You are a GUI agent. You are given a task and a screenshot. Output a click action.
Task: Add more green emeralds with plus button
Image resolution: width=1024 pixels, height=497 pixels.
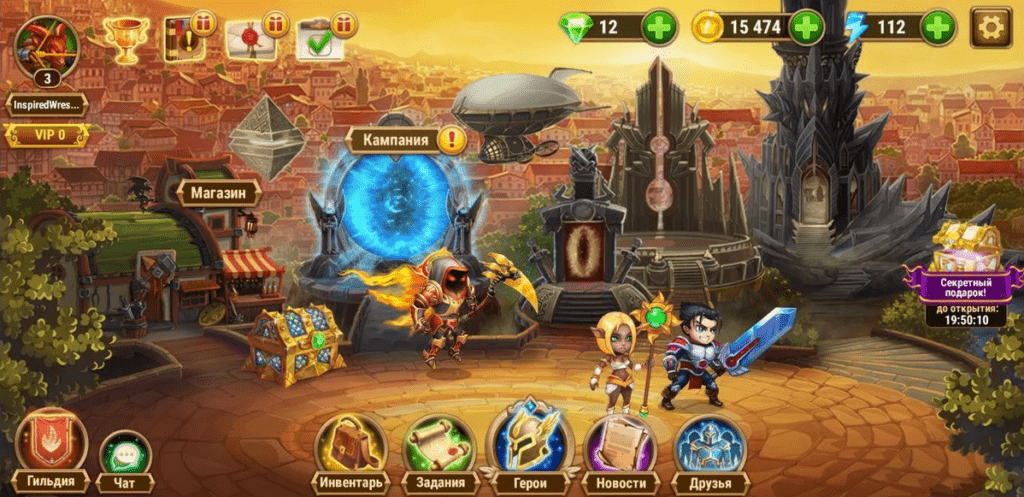660,28
